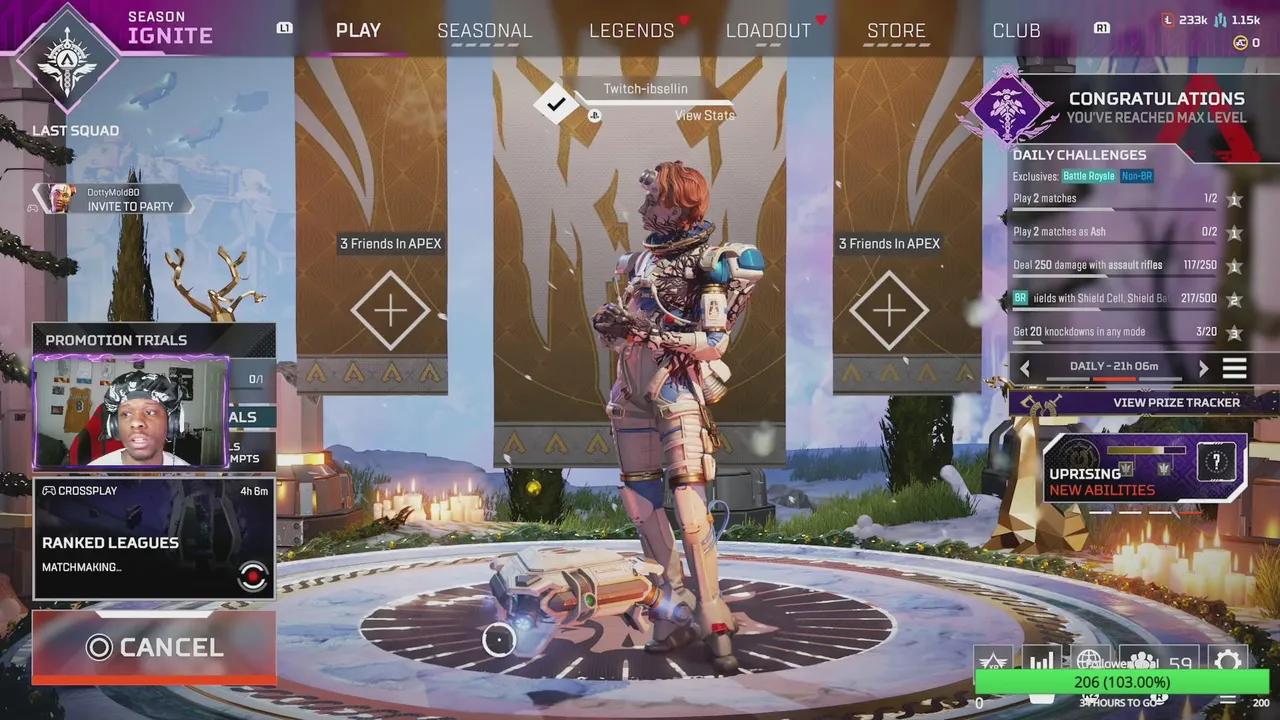Open the Store tab
Screen dimensions: 1280x720
click(896, 30)
